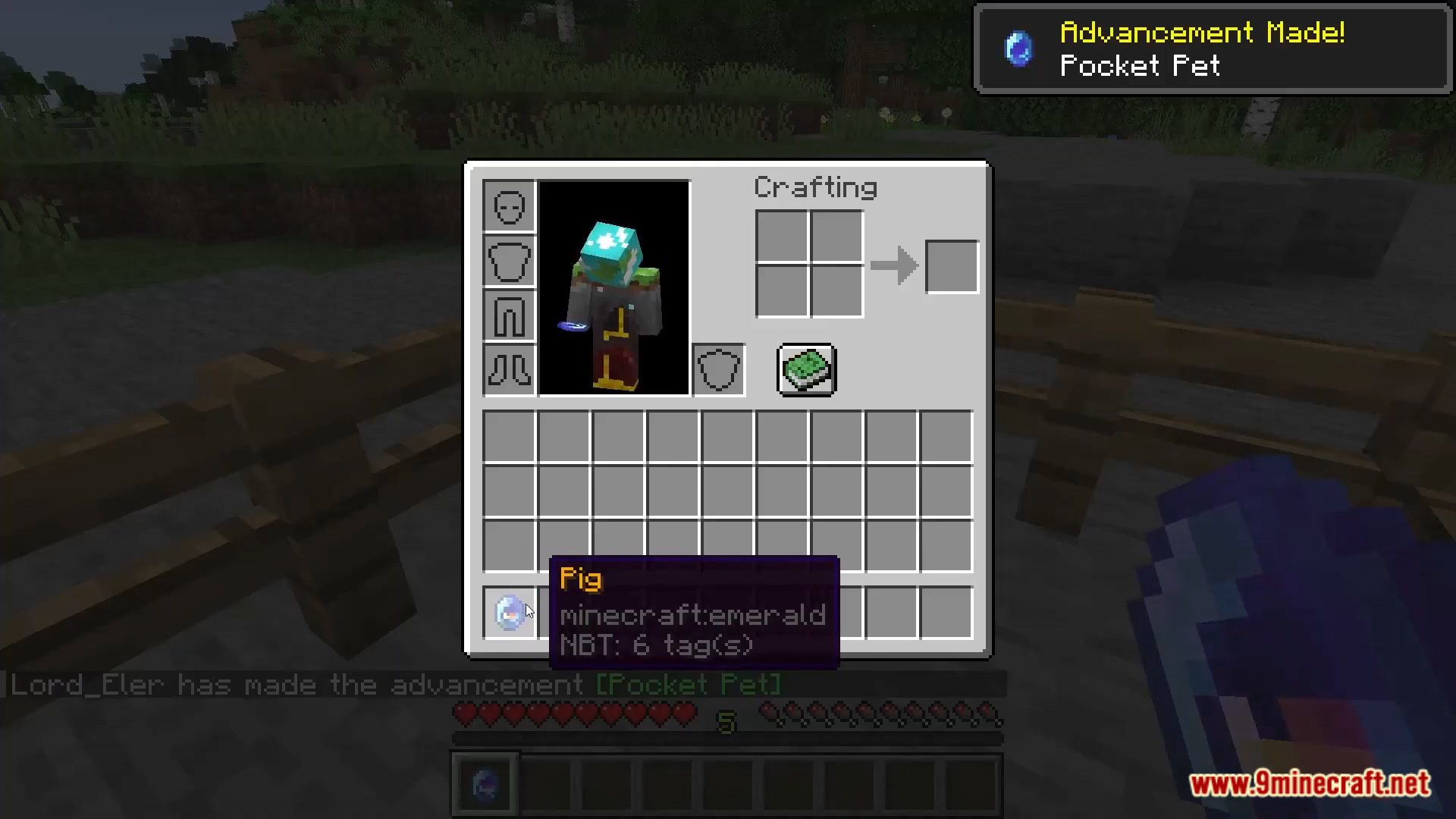This screenshot has width=1456, height=819.
Task: Open the [Pocket Pet] chat link
Action: click(x=686, y=685)
